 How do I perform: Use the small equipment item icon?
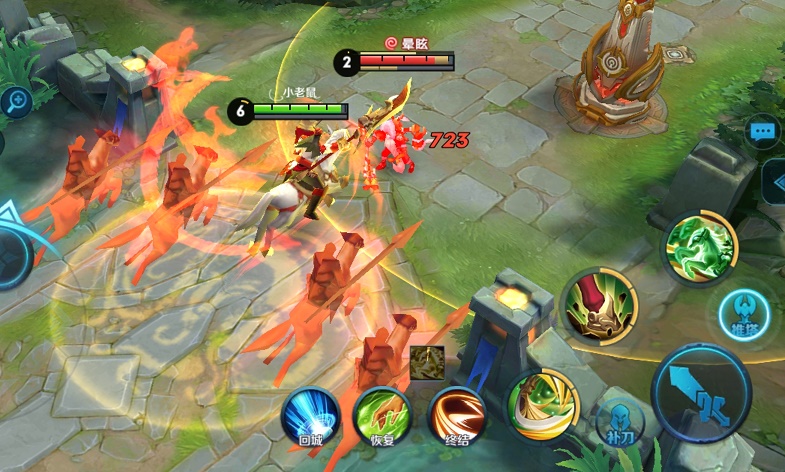427,362
